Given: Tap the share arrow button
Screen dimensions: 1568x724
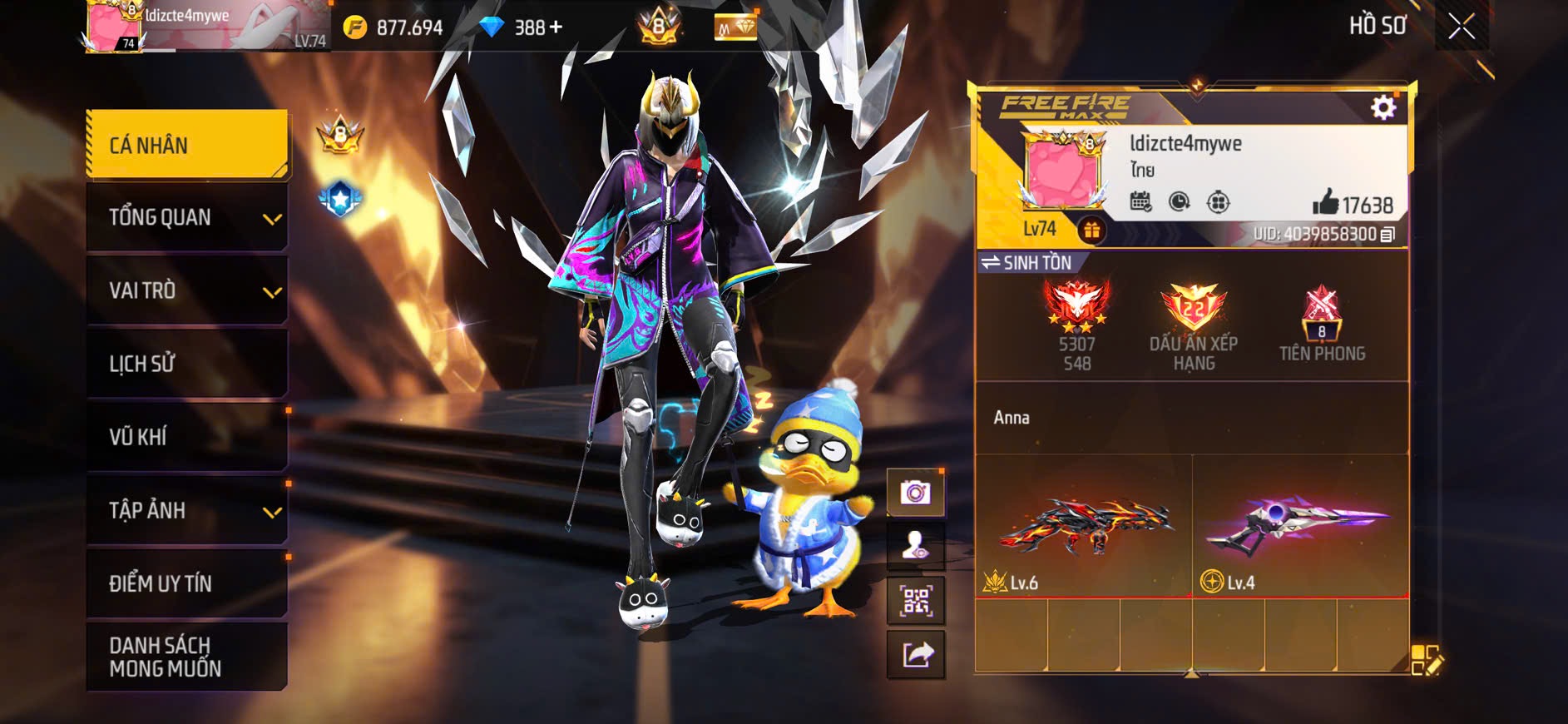Looking at the screenshot, I should point(915,655).
